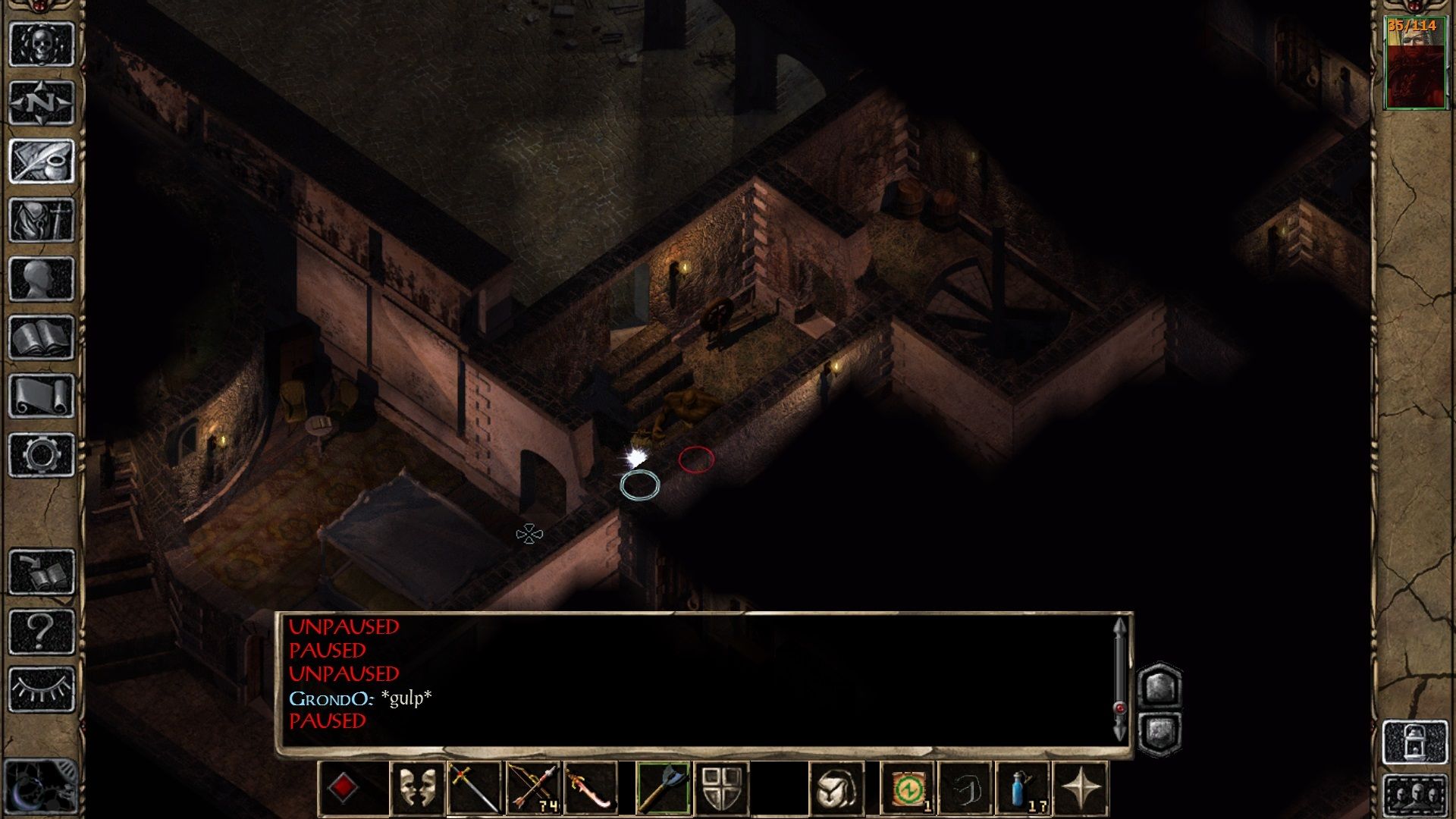Viewport: 1456px width, 819px height.
Task: Rest the party using the closed eye
Action: [x=42, y=689]
